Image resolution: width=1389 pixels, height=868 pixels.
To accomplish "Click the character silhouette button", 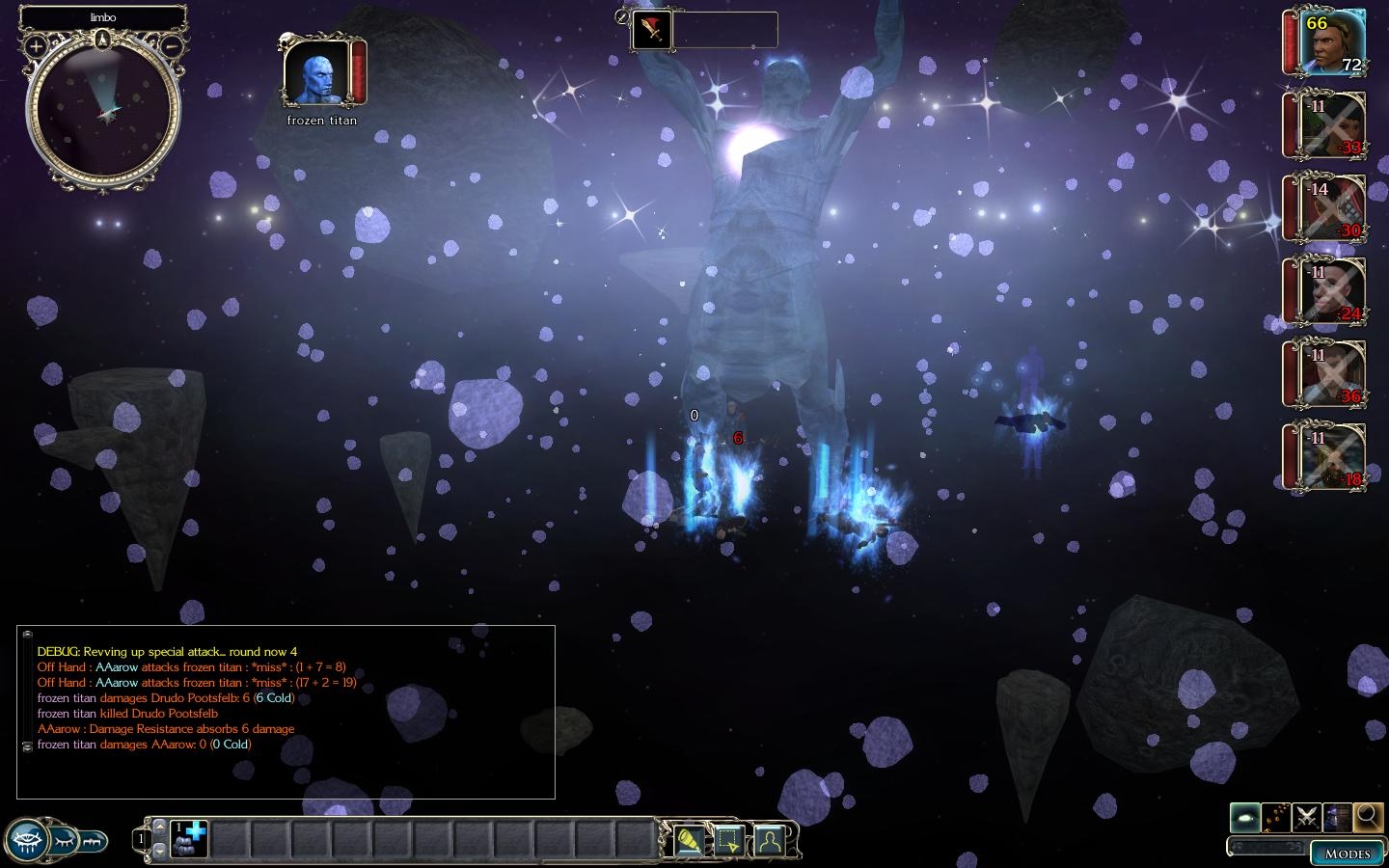I will 769,841.
